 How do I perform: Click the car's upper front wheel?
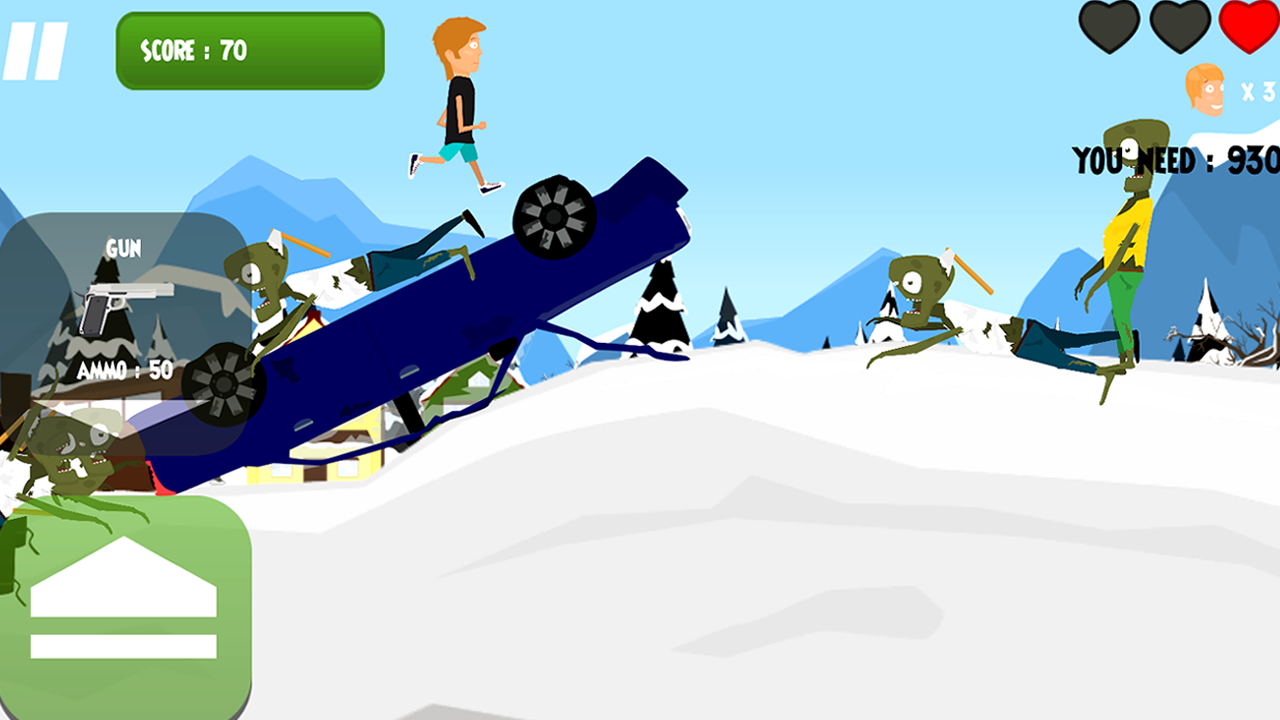click(x=553, y=215)
